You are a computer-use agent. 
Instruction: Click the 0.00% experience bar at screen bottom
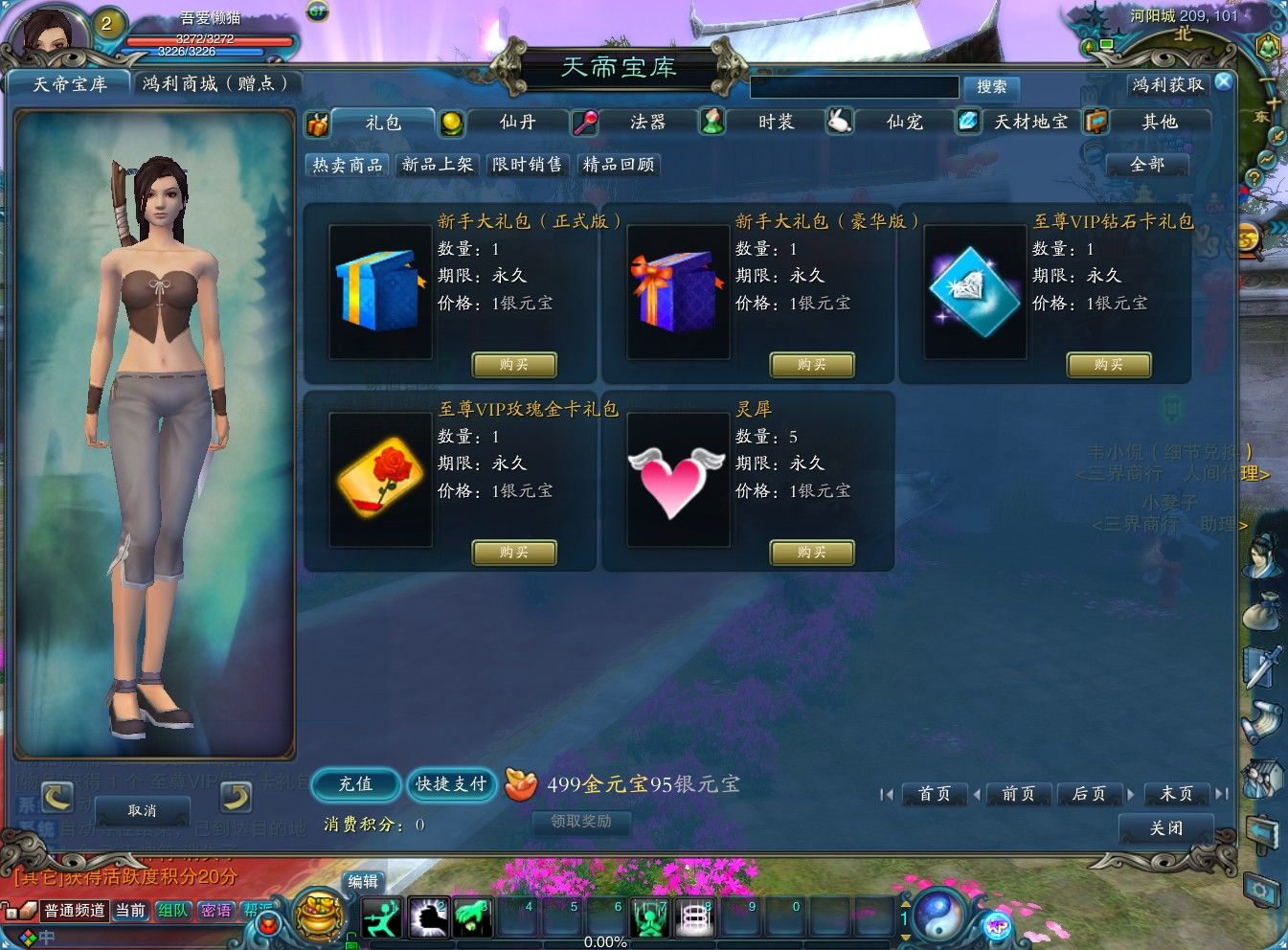click(x=603, y=941)
